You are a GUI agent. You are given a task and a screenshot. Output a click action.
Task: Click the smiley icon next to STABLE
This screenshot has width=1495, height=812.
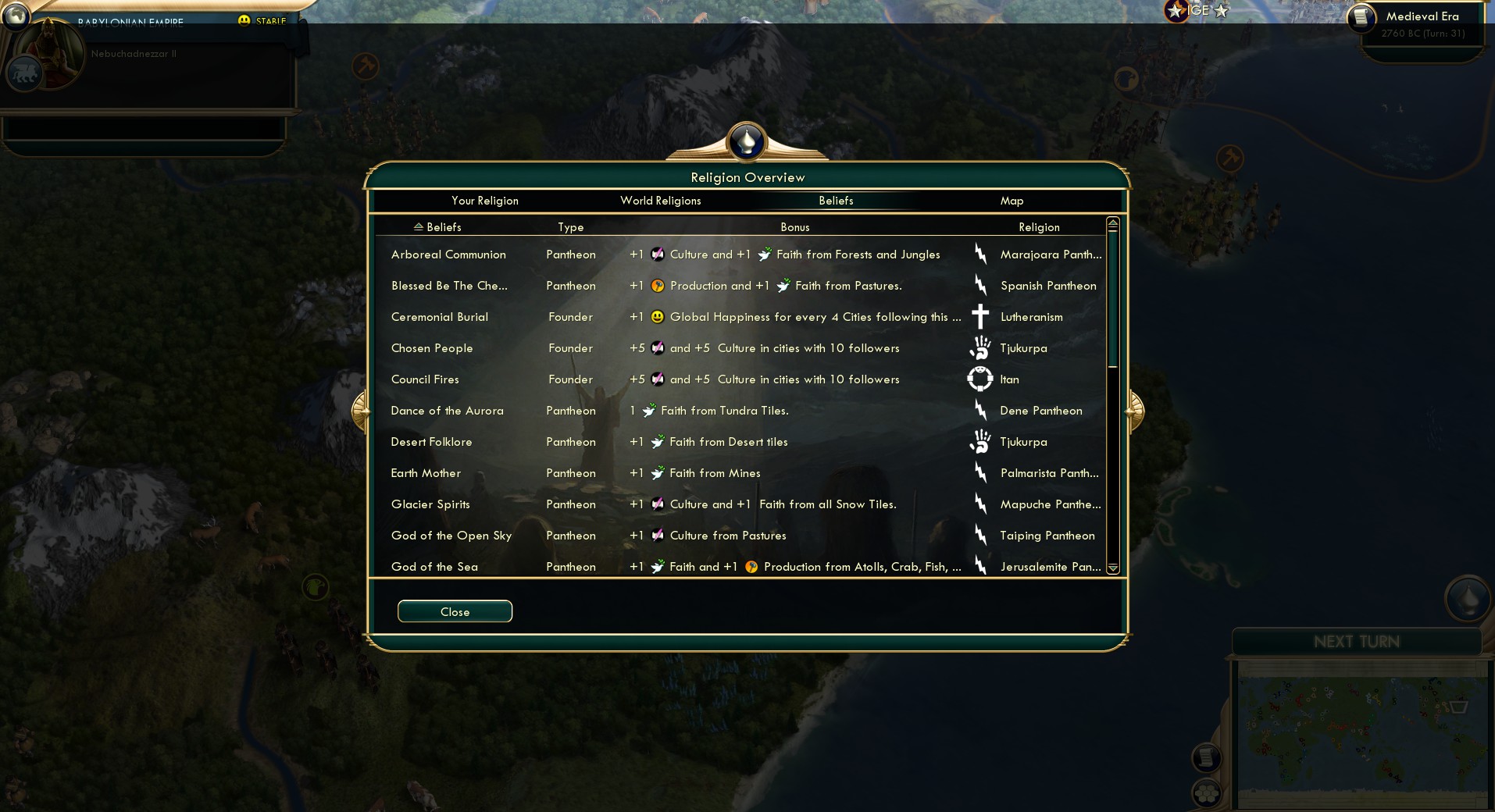(245, 19)
